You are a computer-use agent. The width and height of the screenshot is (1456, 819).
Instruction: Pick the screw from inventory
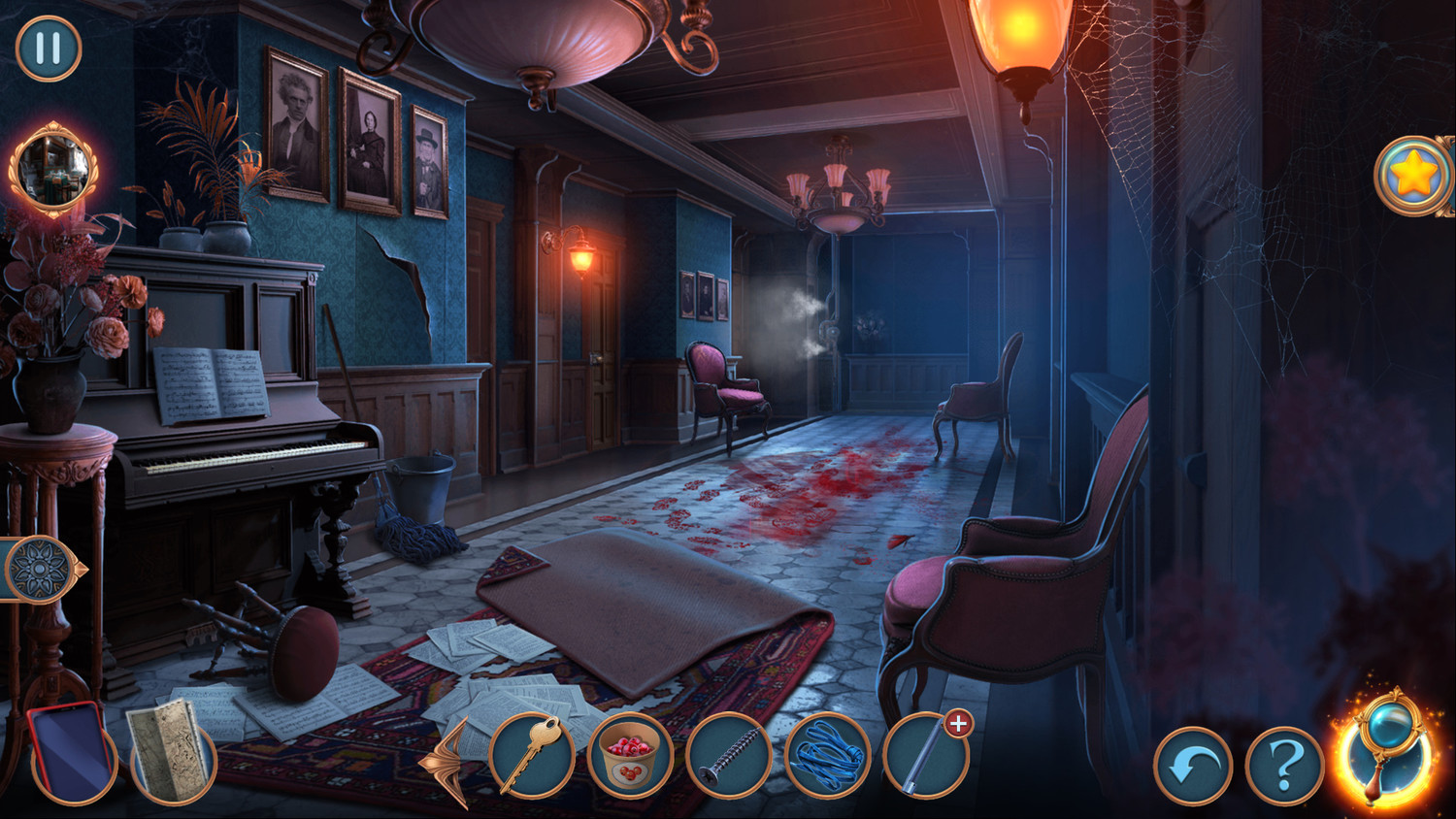coord(728,757)
